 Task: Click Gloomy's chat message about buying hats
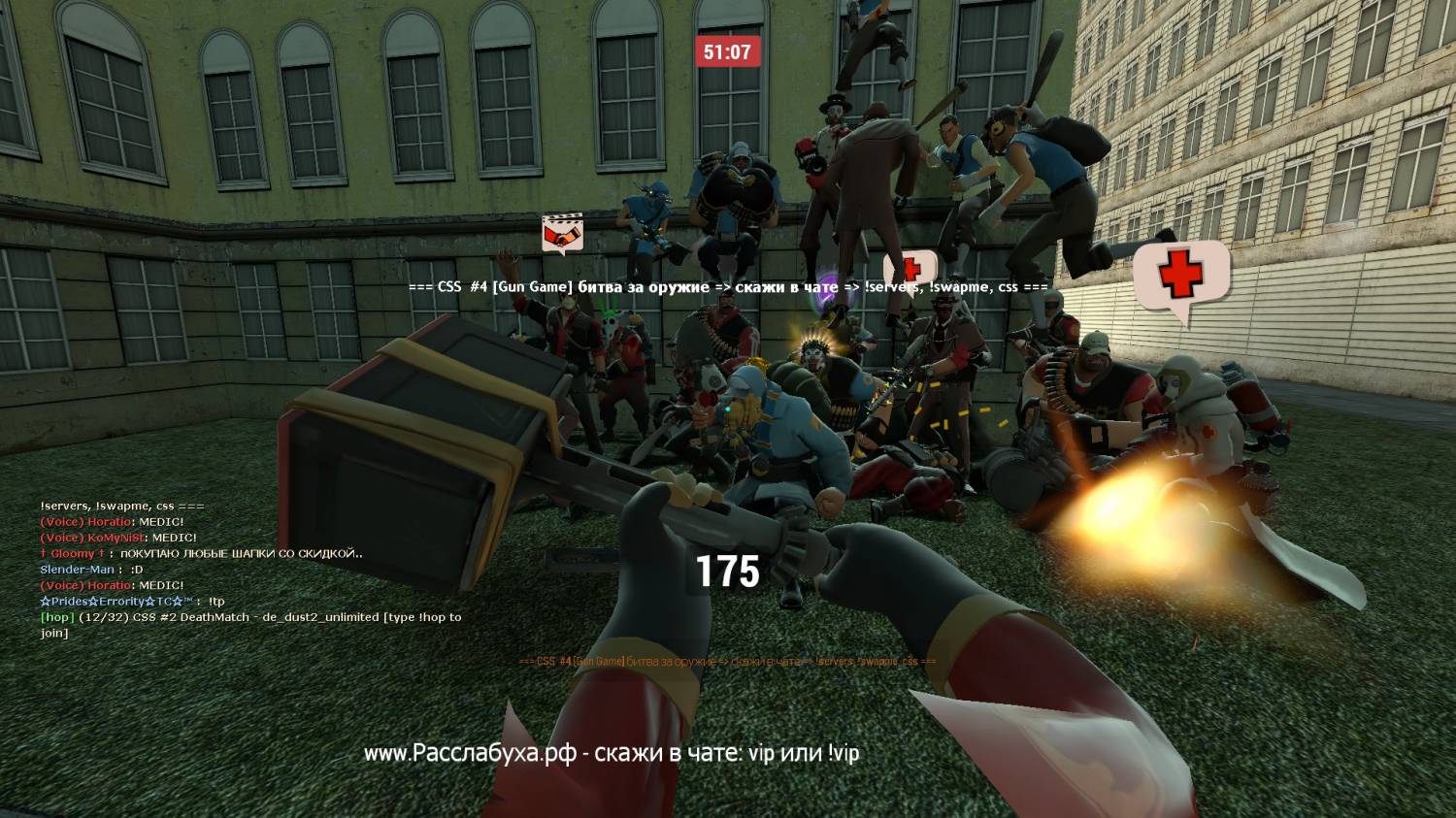(202, 553)
